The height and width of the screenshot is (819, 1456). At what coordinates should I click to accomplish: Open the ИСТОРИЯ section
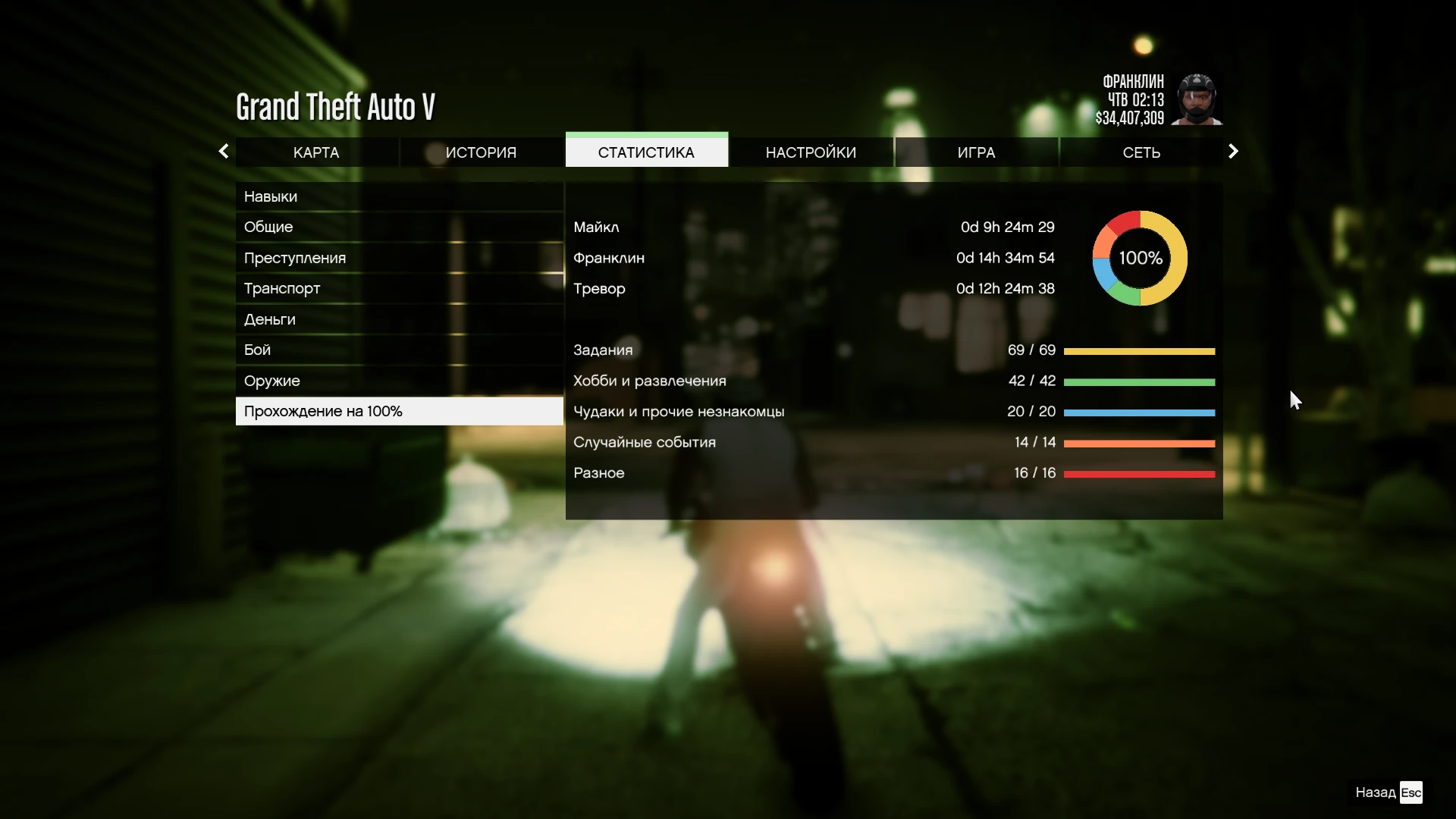pos(482,152)
